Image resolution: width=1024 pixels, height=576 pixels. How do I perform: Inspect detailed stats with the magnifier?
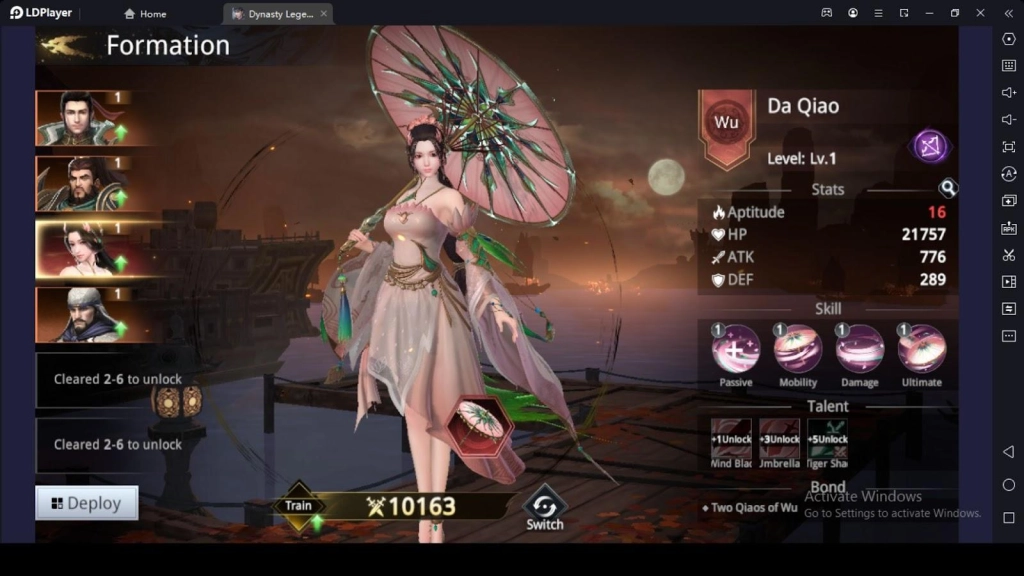[x=948, y=188]
